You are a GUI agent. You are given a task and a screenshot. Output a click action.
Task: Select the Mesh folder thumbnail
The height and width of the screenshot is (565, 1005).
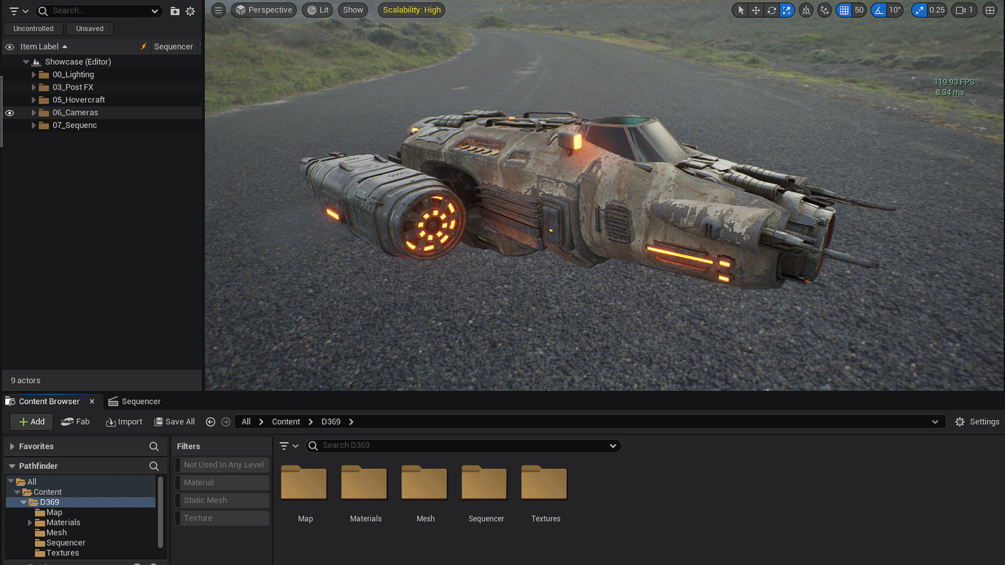[425, 484]
